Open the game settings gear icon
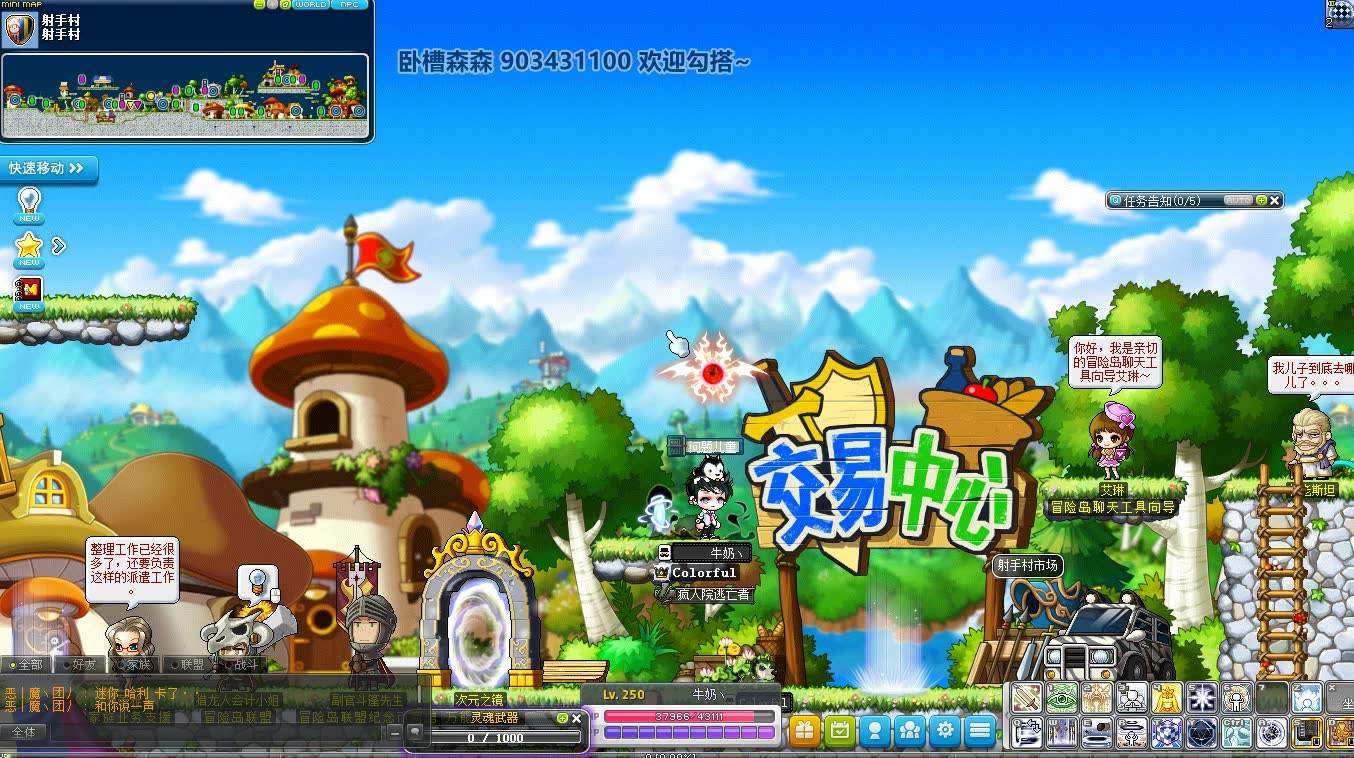The height and width of the screenshot is (758, 1354). (x=946, y=731)
